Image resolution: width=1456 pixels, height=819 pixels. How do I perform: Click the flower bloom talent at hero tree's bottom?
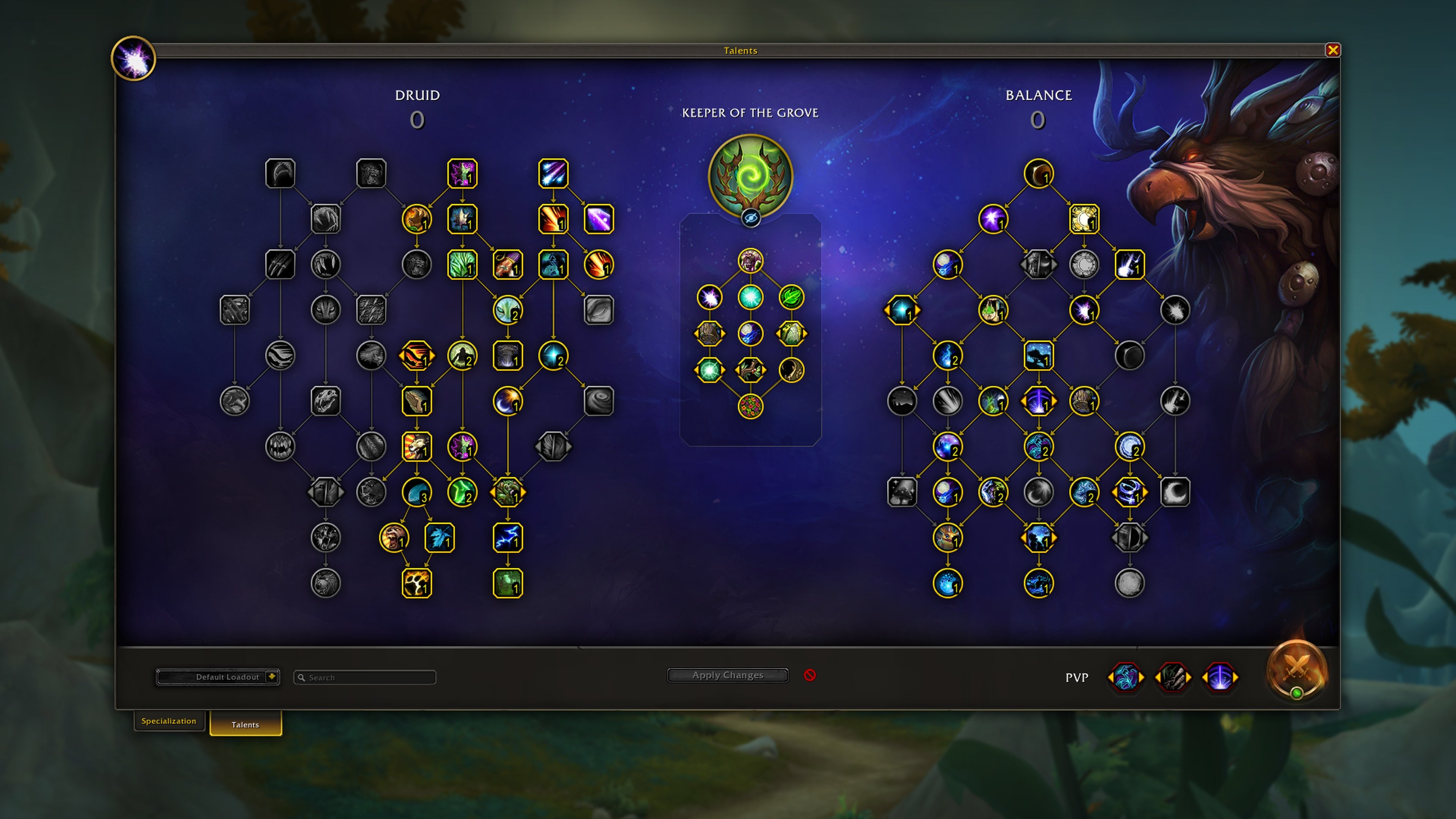pos(751,406)
